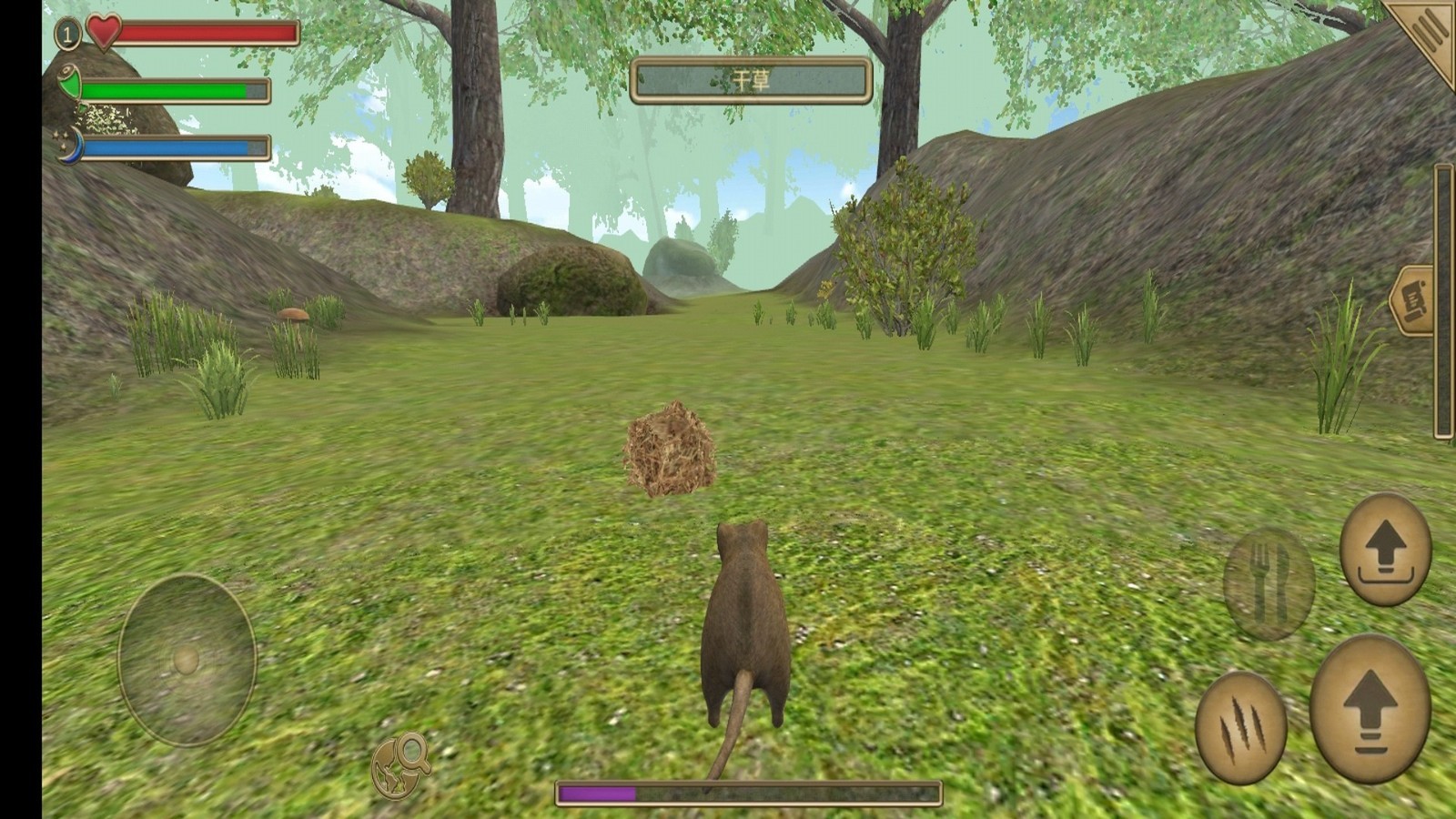
Task: Open the quest scroll side tab
Action: 1413,300
